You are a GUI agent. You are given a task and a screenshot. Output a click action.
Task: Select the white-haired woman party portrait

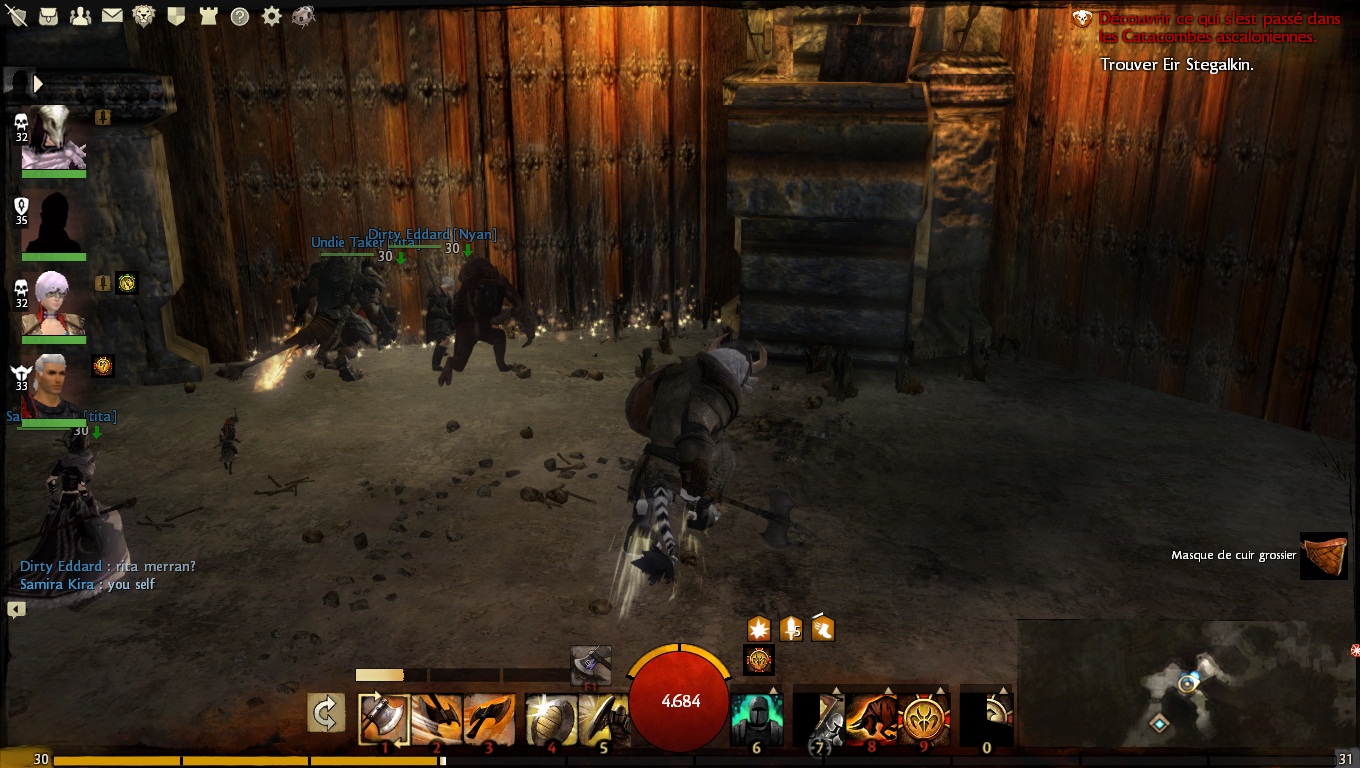tap(52, 303)
